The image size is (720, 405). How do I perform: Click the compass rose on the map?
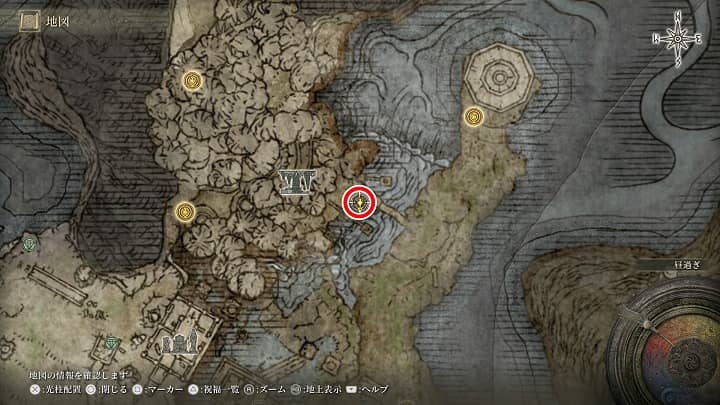pos(678,37)
